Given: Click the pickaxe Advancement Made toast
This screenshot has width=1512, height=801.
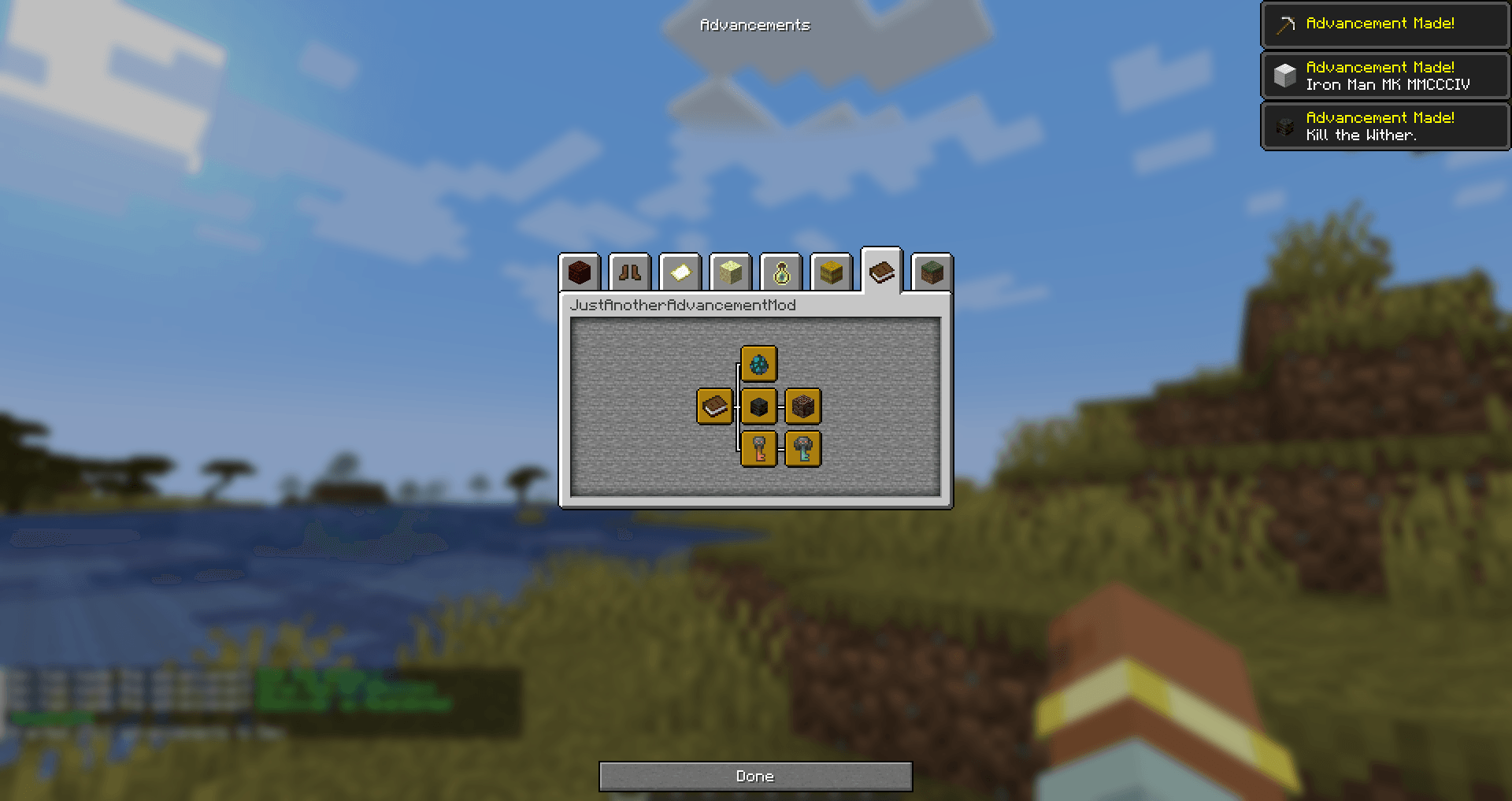Looking at the screenshot, I should point(1384,24).
